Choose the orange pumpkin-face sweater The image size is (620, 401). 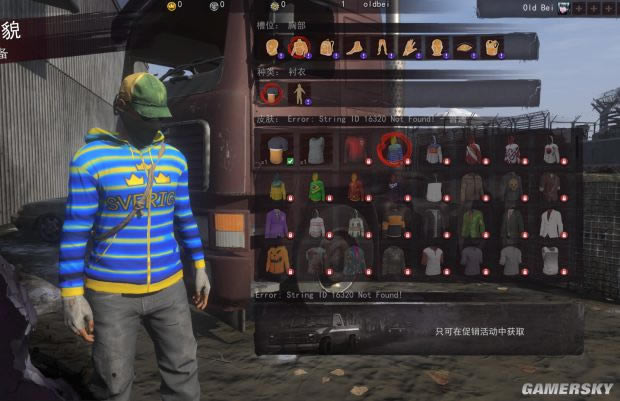[278, 260]
